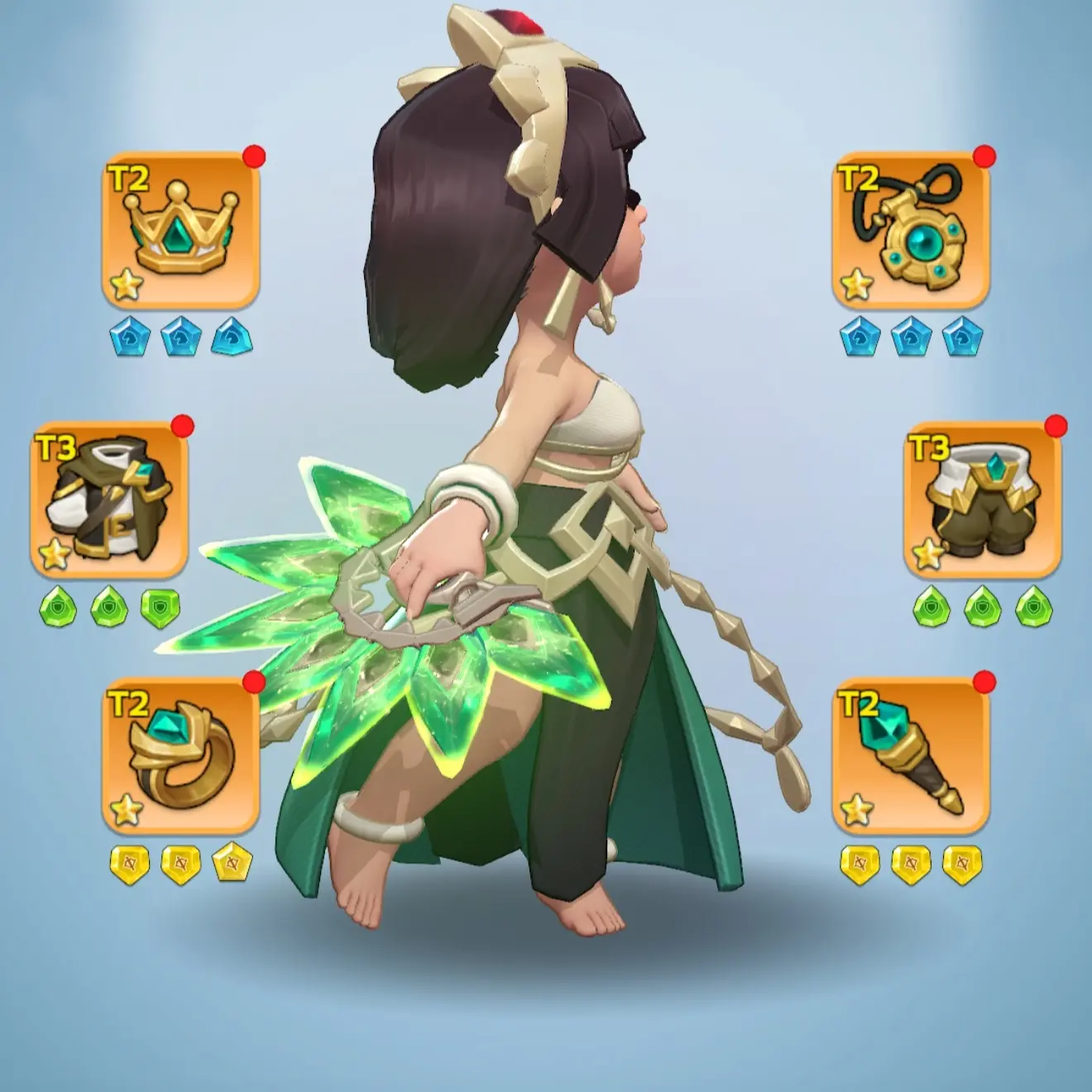Select the T2 gem scepter weapon slot
Screen dimensions: 1092x1092
tap(911, 755)
